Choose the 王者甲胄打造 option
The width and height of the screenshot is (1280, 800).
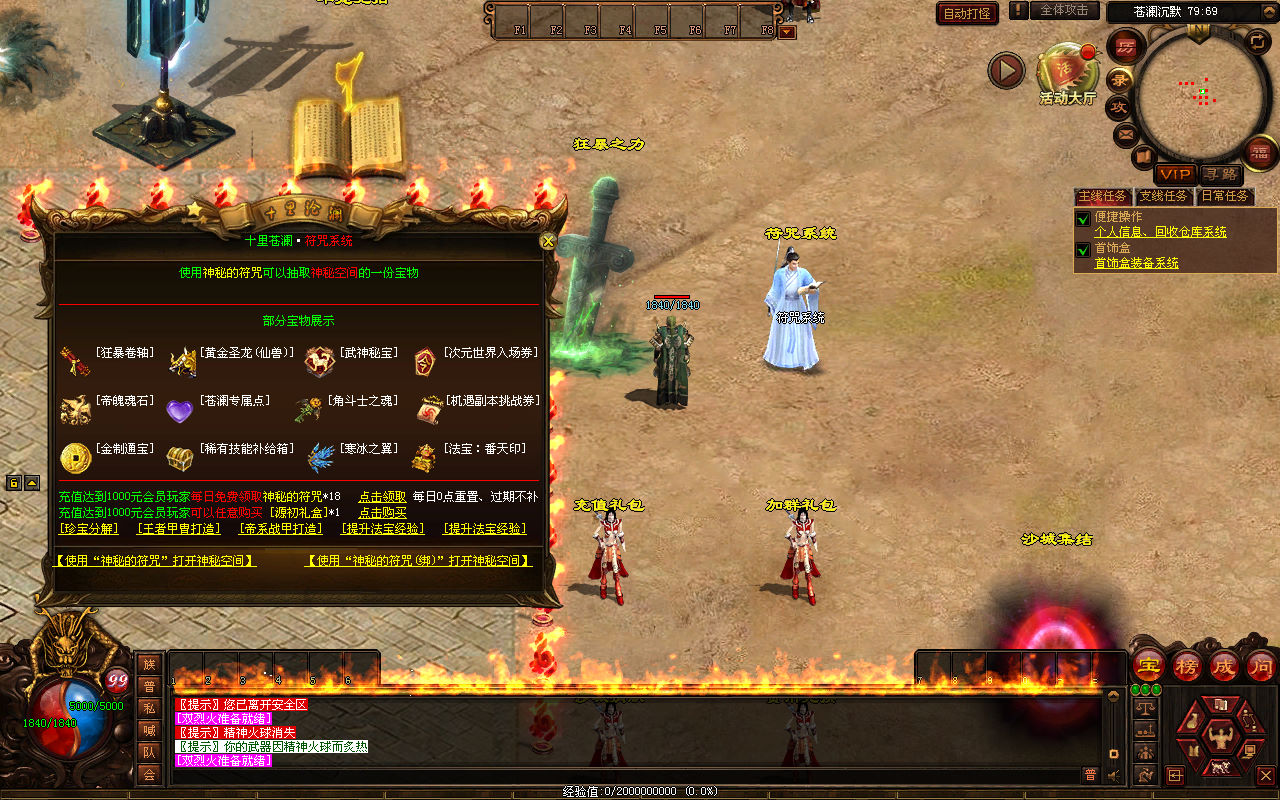pyautogui.click(x=177, y=529)
